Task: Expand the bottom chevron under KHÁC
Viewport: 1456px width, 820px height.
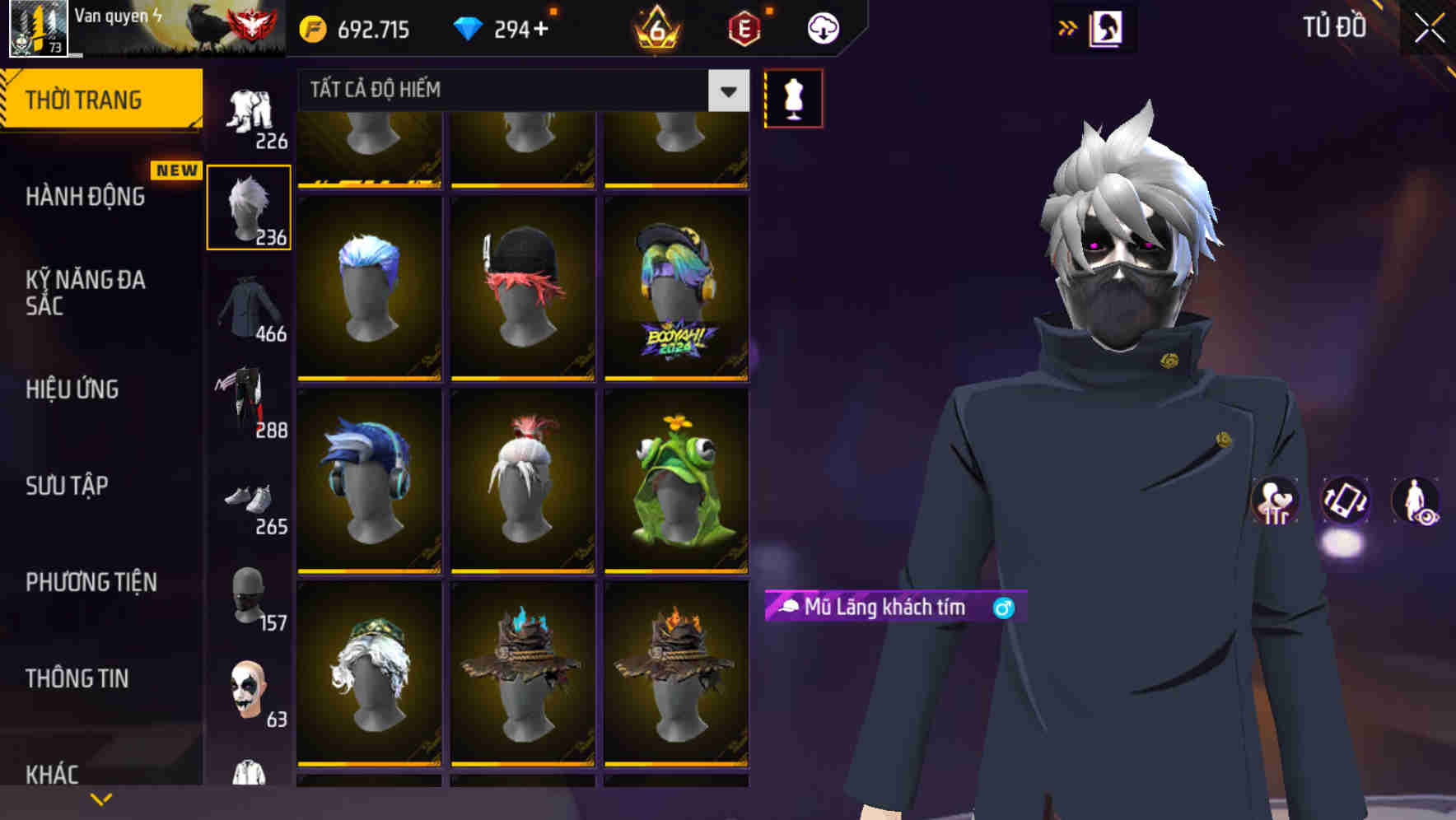Action: click(101, 797)
